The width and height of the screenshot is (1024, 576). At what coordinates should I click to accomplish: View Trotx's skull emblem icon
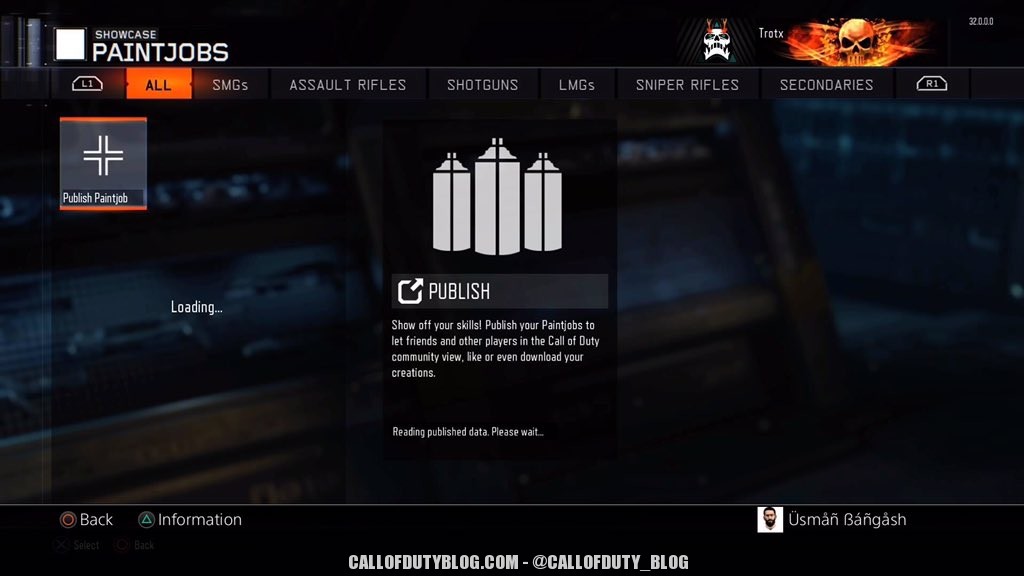pos(716,41)
